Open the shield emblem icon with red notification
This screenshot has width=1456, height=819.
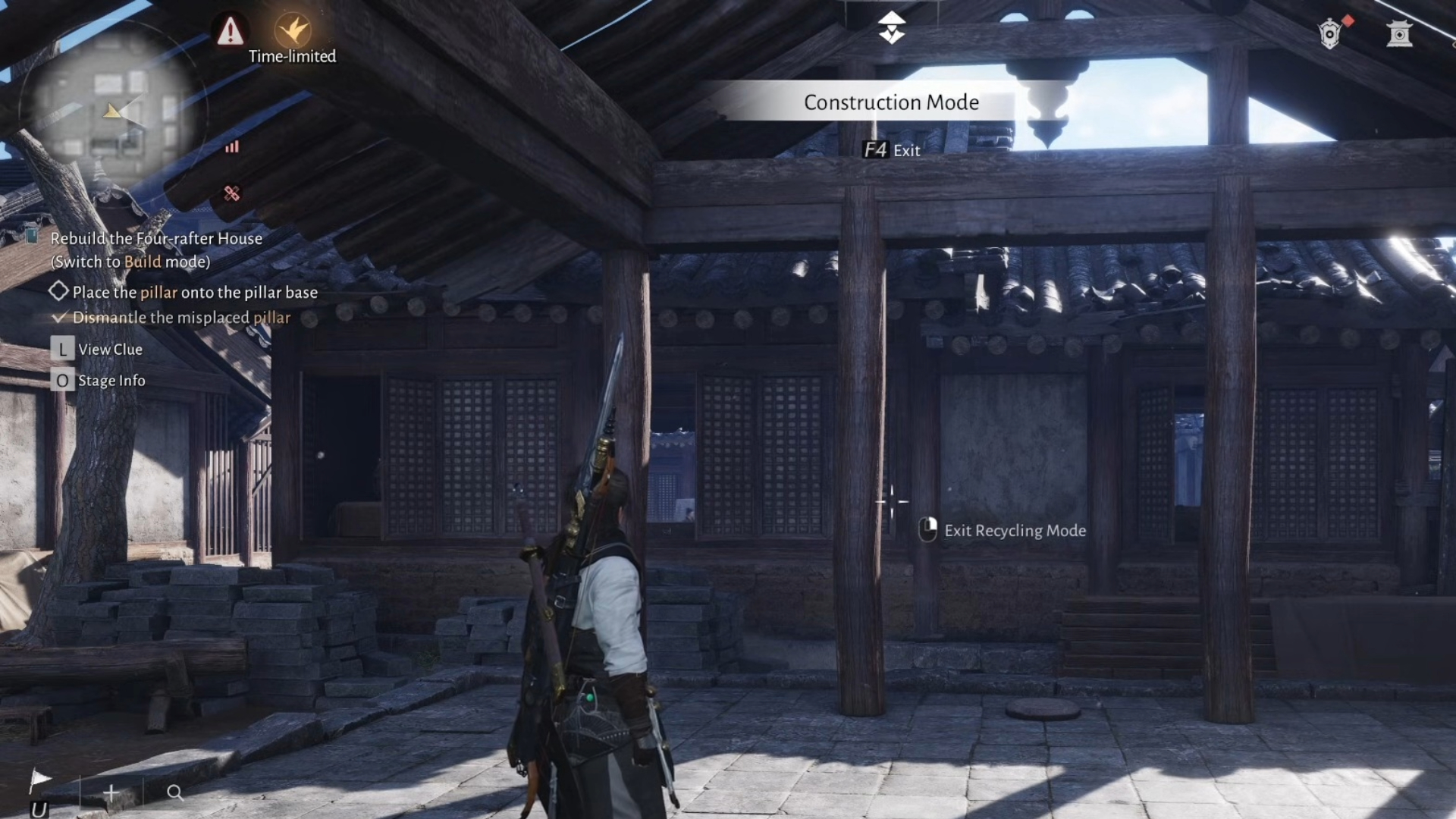pyautogui.click(x=1330, y=34)
